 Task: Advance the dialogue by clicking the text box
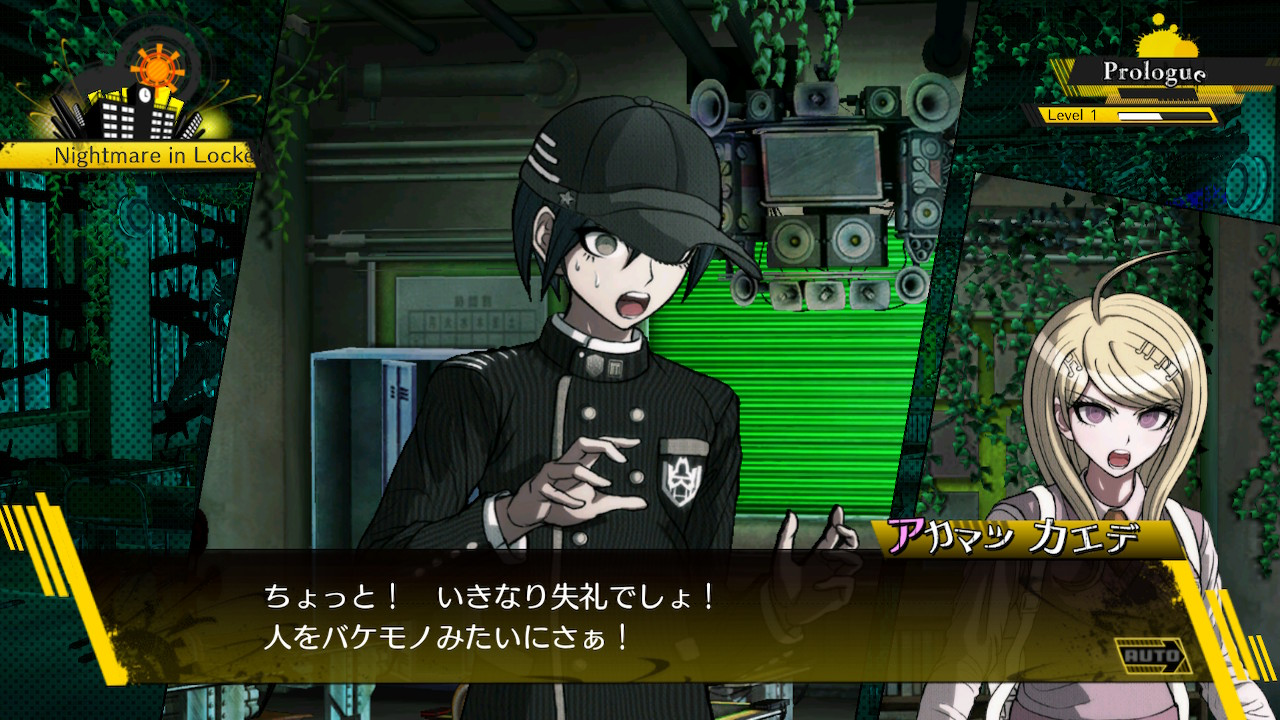[640, 617]
